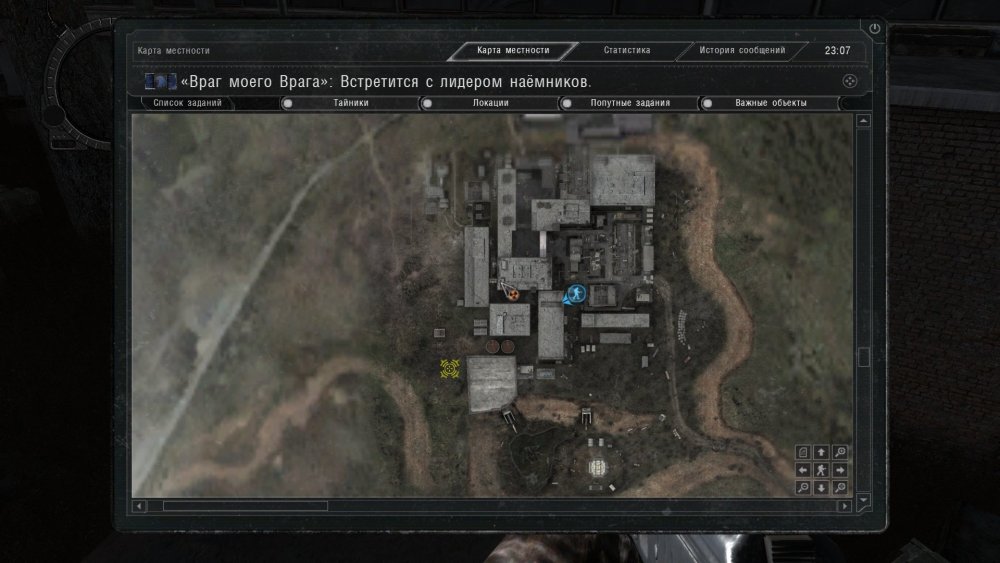
Task: Open the История сообщений tab
Action: click(742, 50)
